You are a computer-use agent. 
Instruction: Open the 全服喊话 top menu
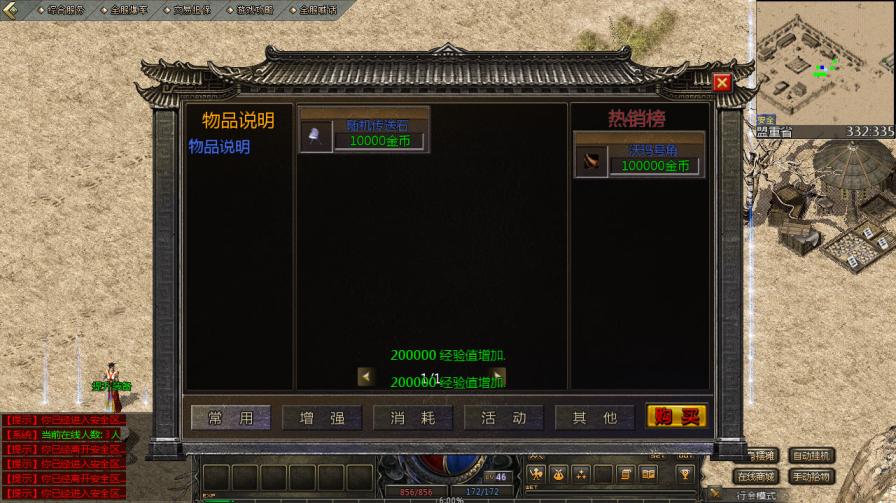[x=316, y=9]
